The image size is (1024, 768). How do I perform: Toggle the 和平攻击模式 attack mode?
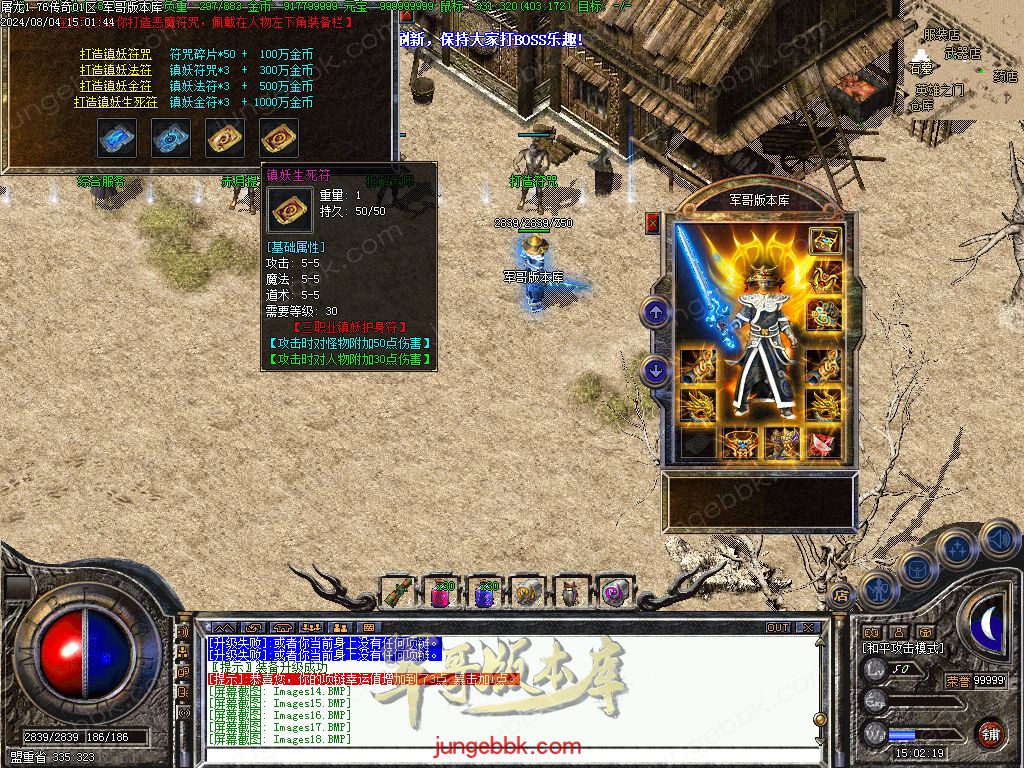(903, 648)
